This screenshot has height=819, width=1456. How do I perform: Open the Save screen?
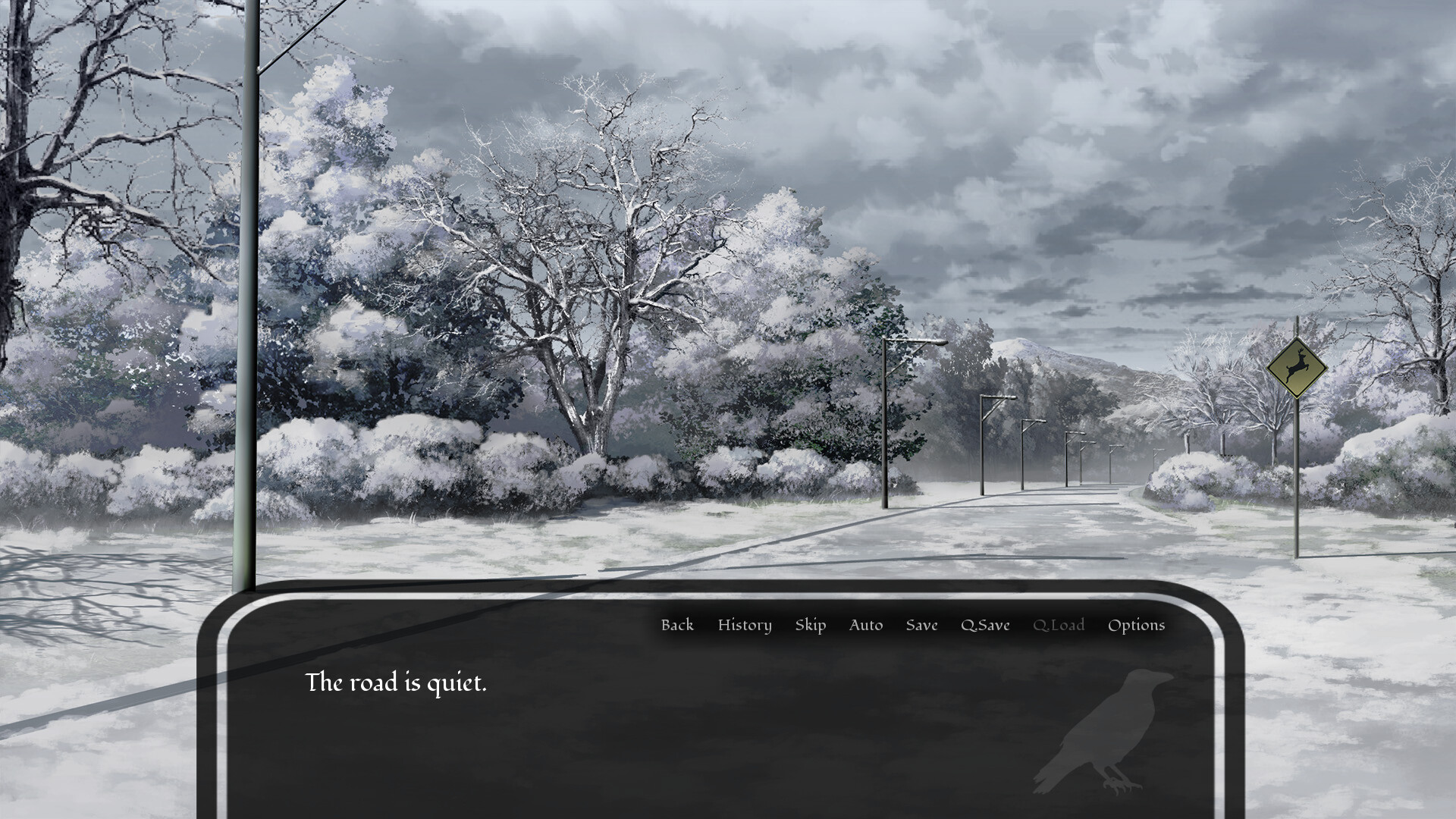[x=921, y=625]
